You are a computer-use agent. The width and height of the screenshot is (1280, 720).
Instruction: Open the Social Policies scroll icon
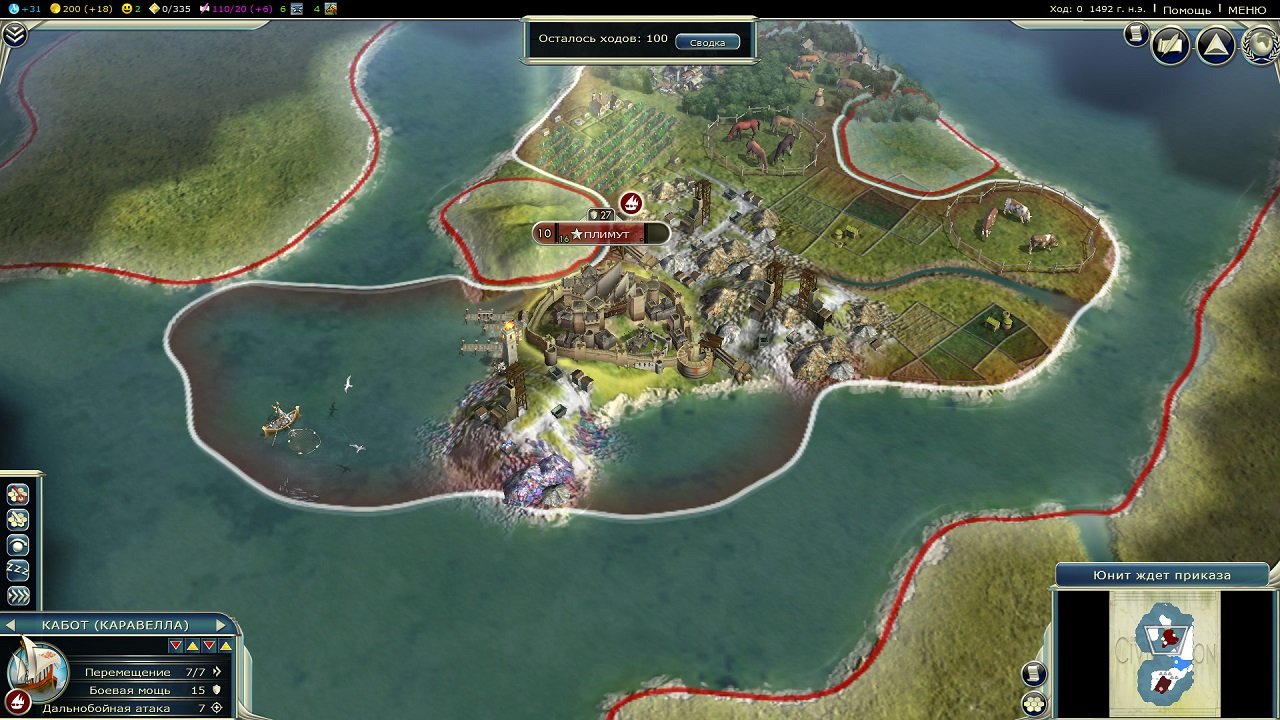(1136, 31)
